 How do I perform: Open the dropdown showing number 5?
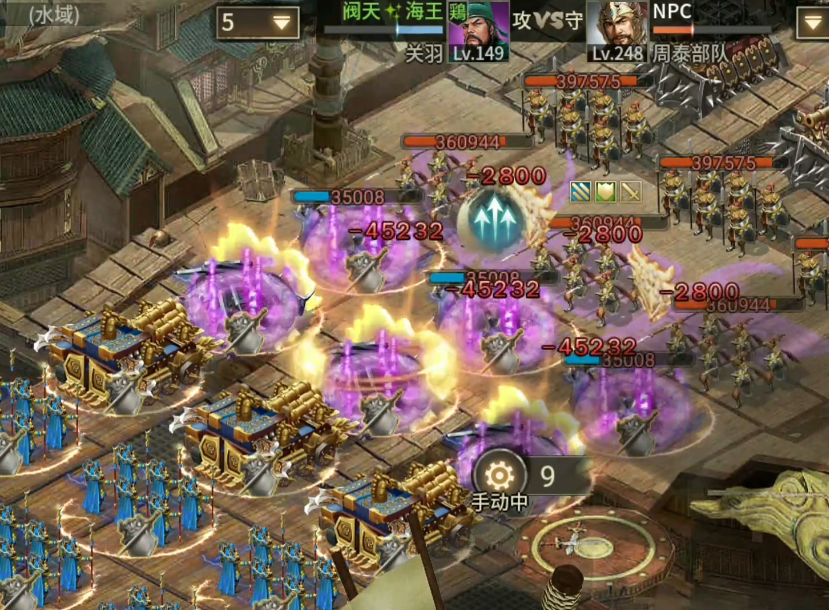(x=257, y=22)
